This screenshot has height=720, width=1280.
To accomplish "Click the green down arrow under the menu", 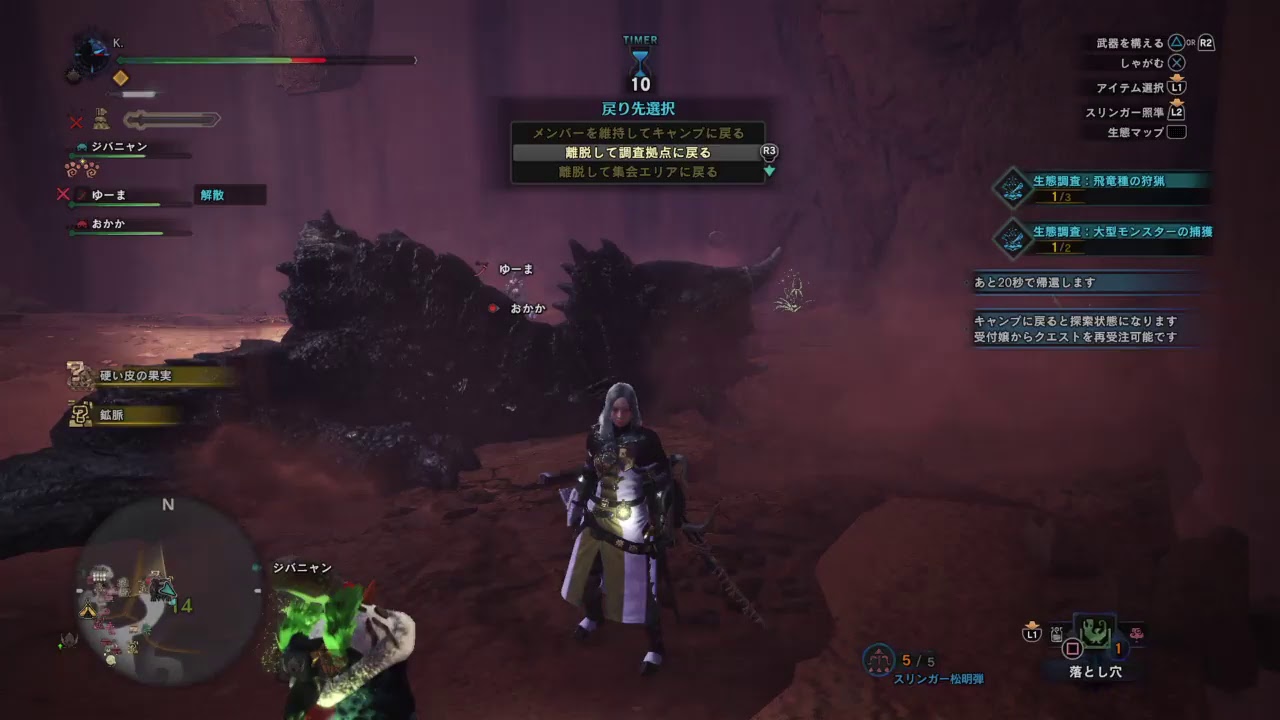I will [768, 170].
